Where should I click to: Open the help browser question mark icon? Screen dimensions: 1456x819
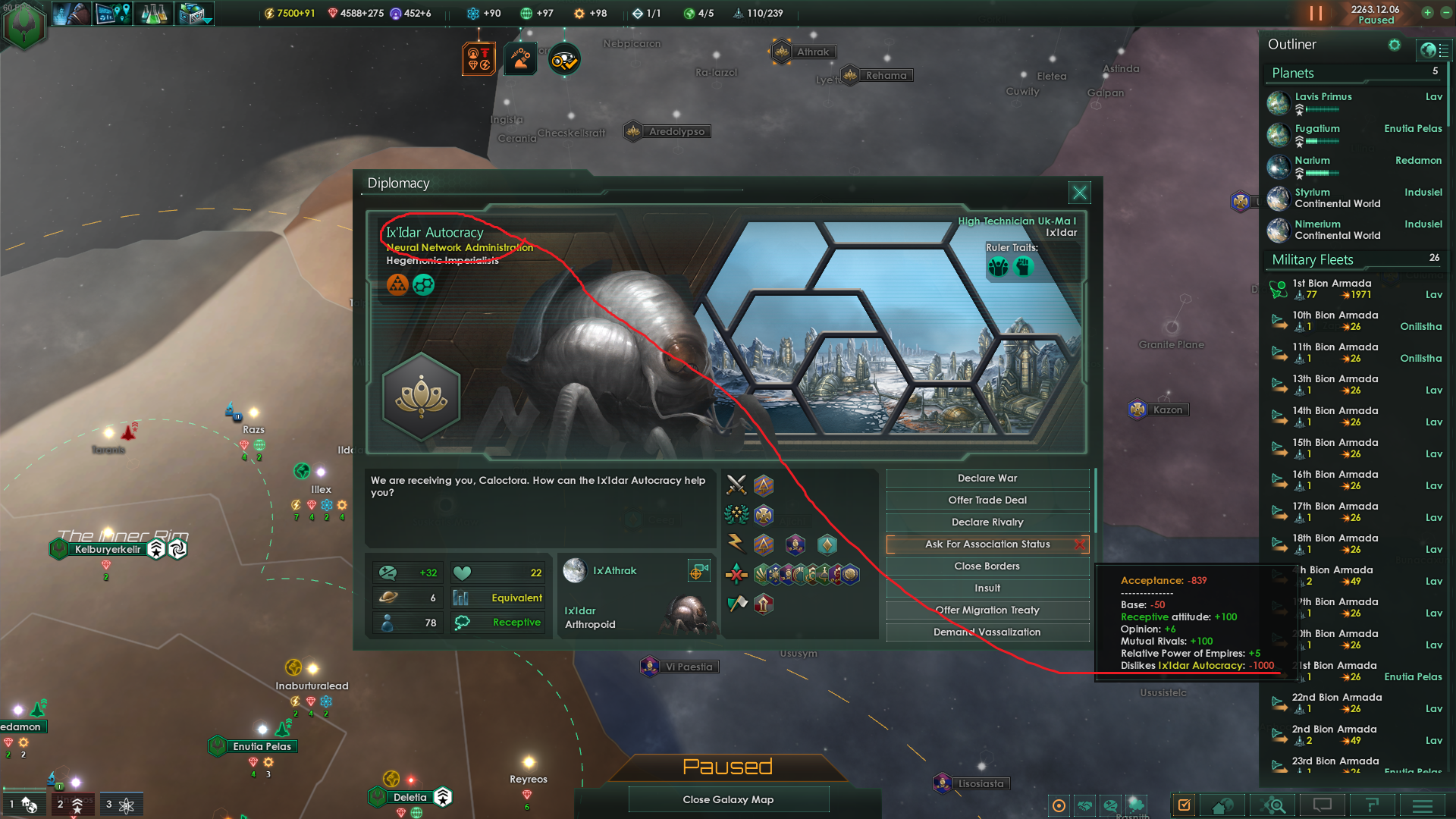pyautogui.click(x=1371, y=805)
